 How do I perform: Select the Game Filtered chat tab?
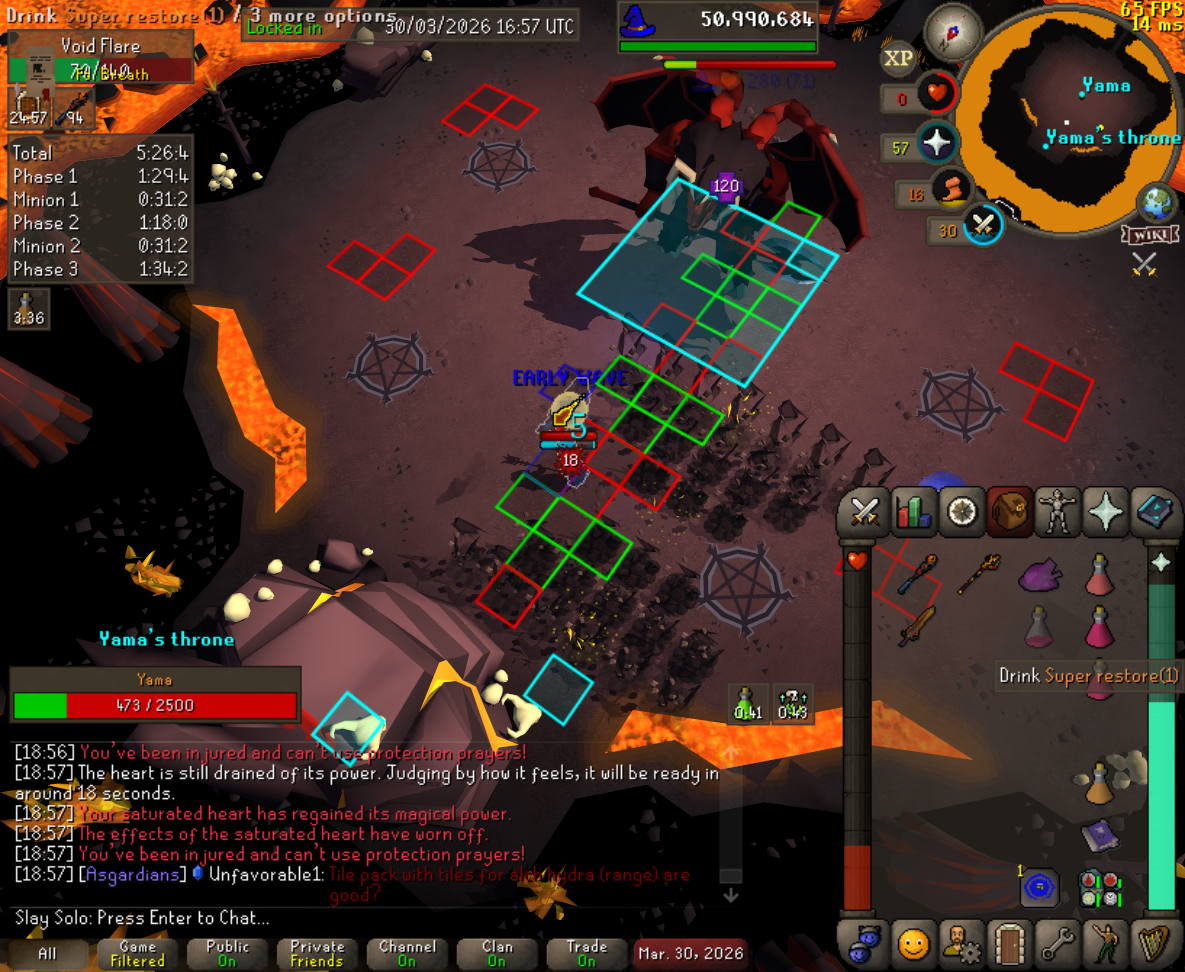point(137,953)
